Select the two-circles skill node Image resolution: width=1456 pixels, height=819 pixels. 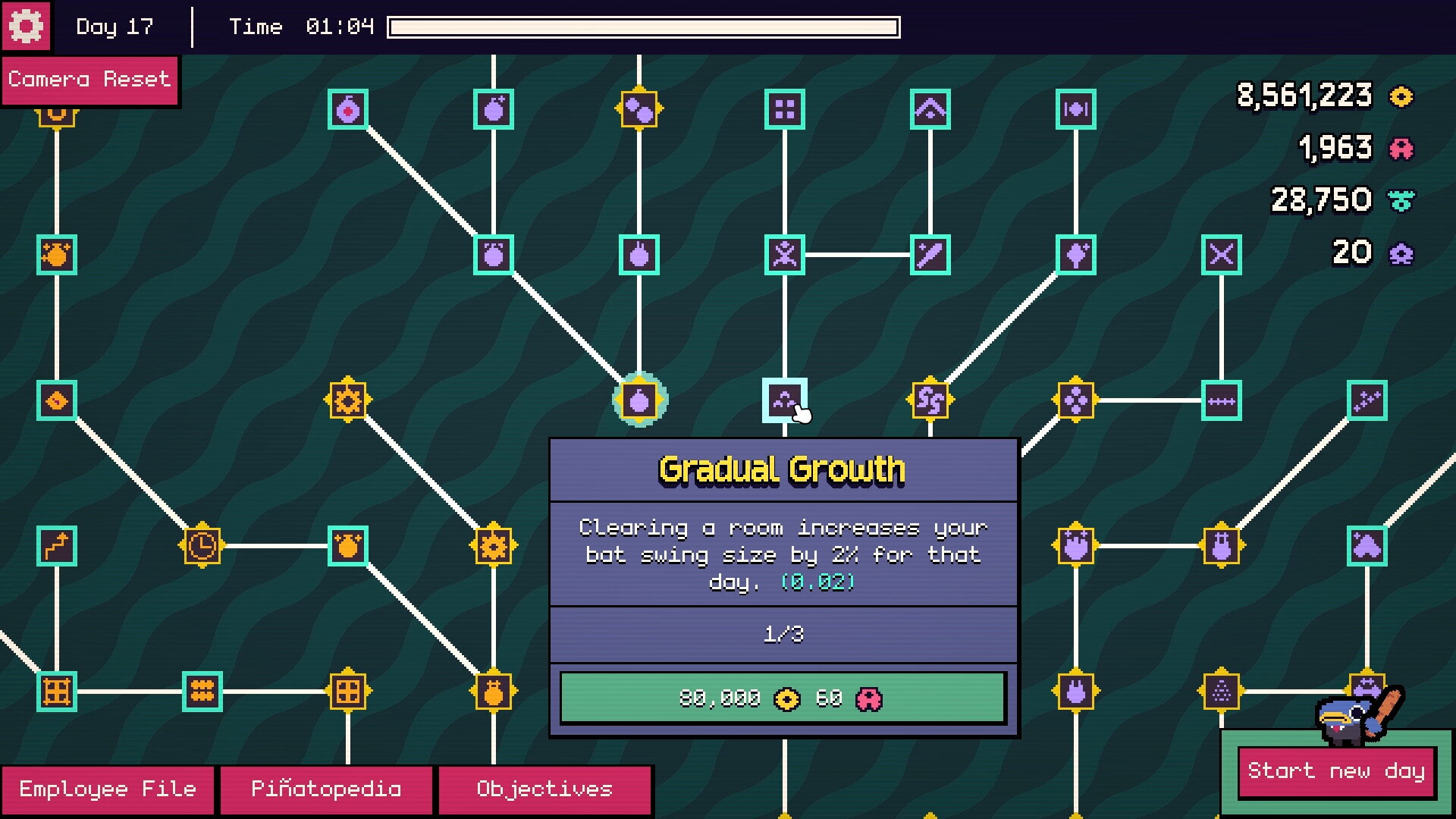tap(639, 109)
